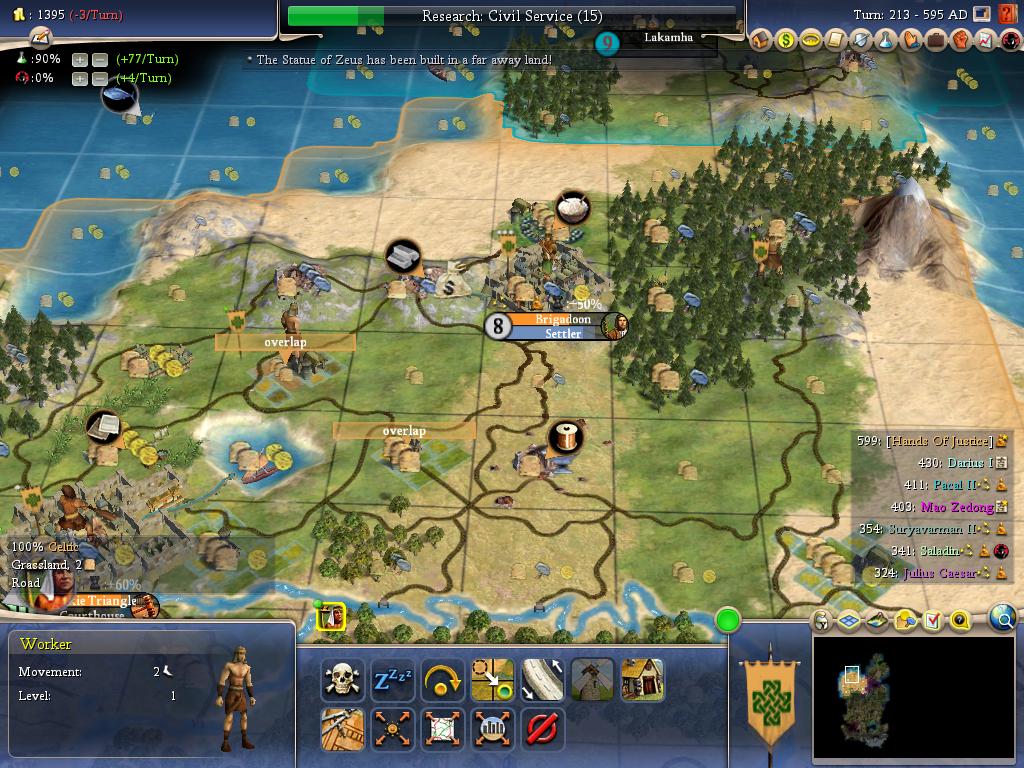
Task: Open the Technology Advisor flask icon
Action: [x=885, y=40]
